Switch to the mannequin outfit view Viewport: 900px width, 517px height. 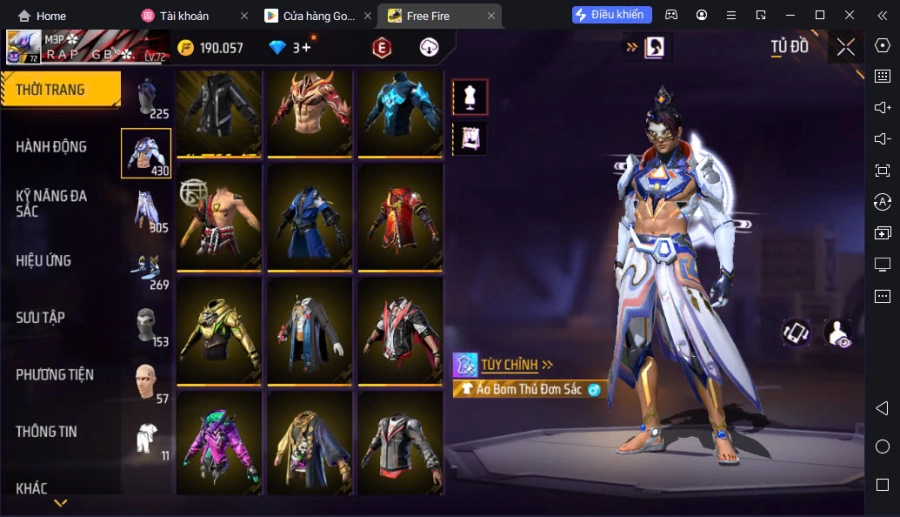[470, 97]
